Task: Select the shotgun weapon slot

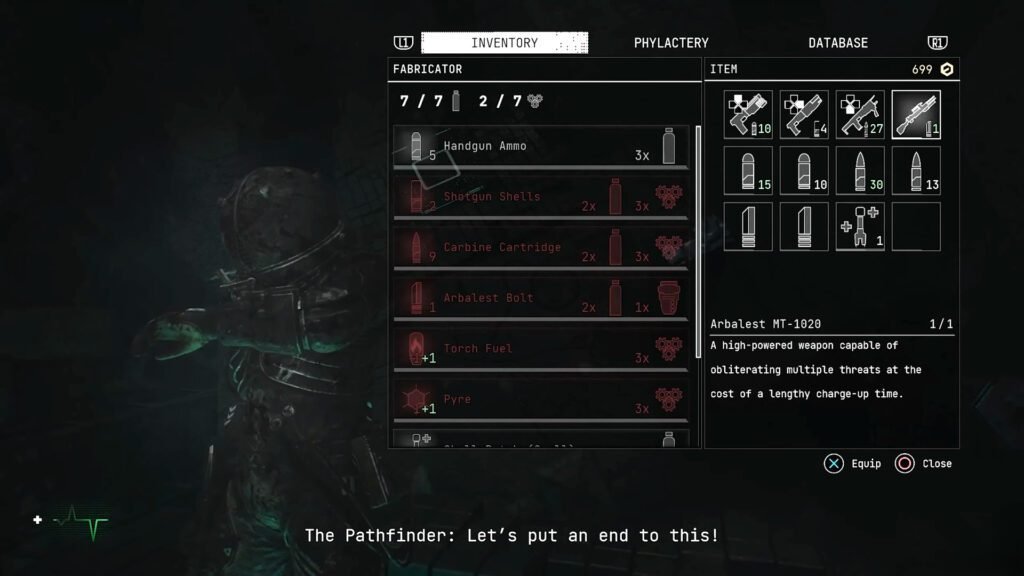Action: click(x=804, y=115)
